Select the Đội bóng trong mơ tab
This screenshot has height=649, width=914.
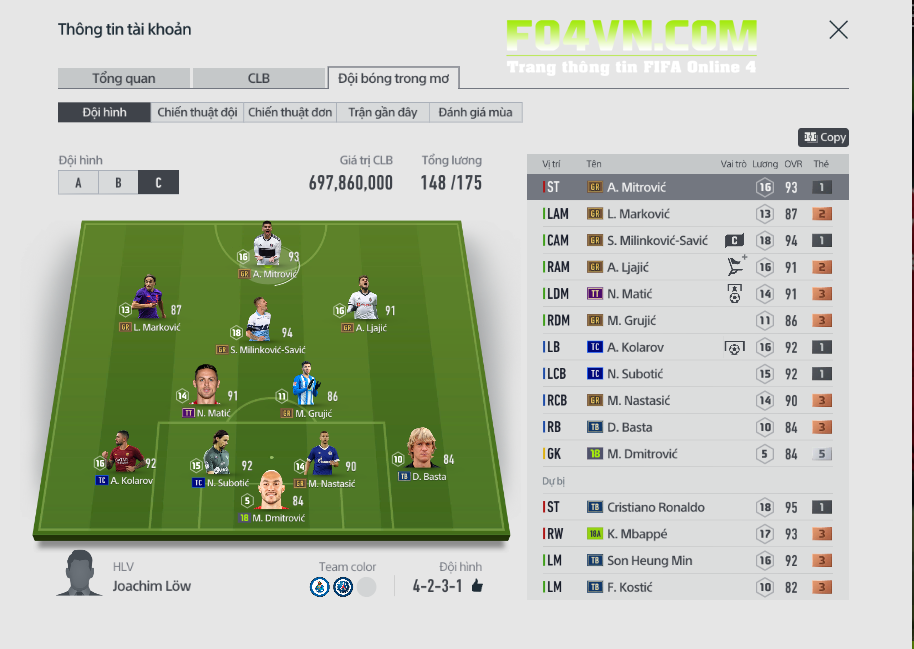(x=393, y=78)
